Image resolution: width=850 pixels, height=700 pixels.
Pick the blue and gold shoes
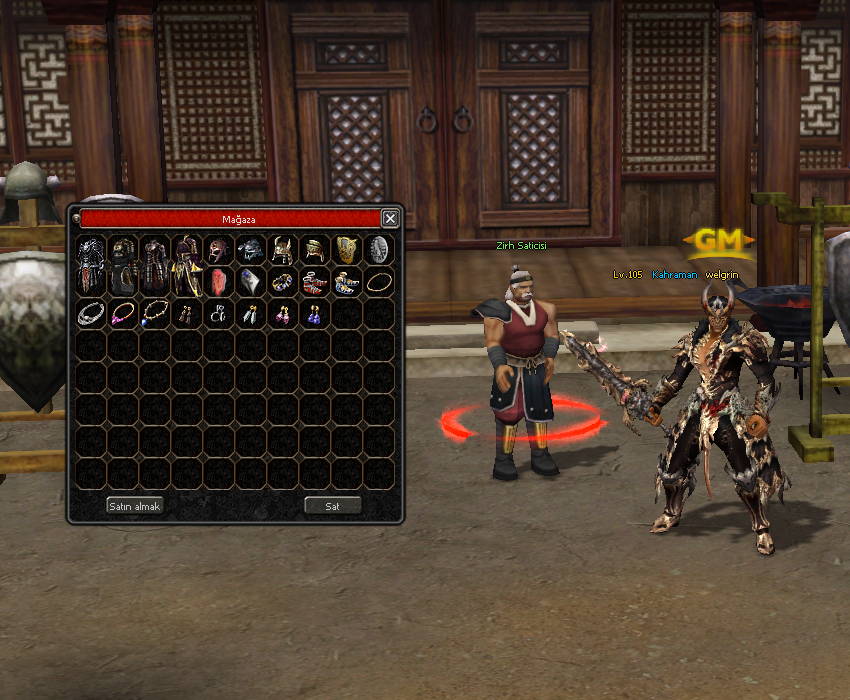(347, 282)
